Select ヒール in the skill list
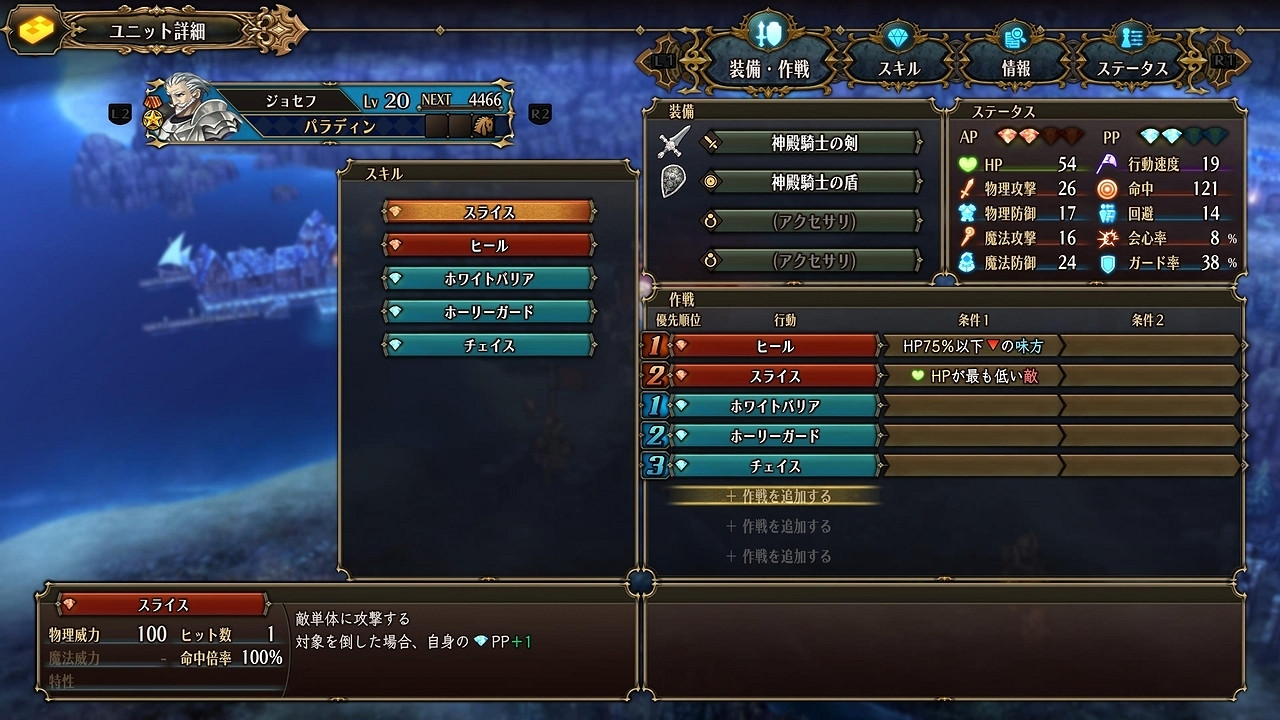The image size is (1280, 720). tap(488, 244)
